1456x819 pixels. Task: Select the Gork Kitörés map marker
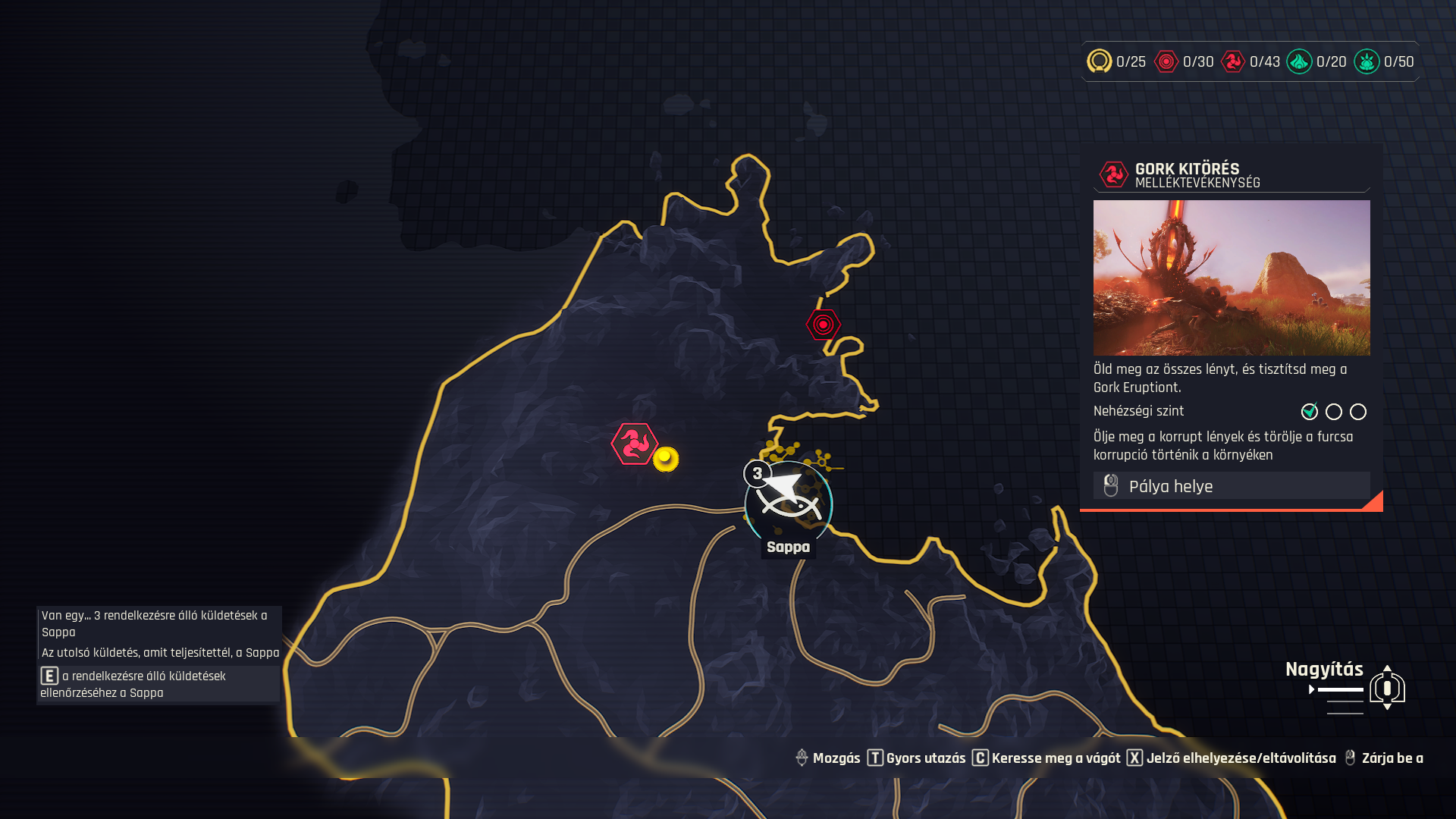pos(634,444)
